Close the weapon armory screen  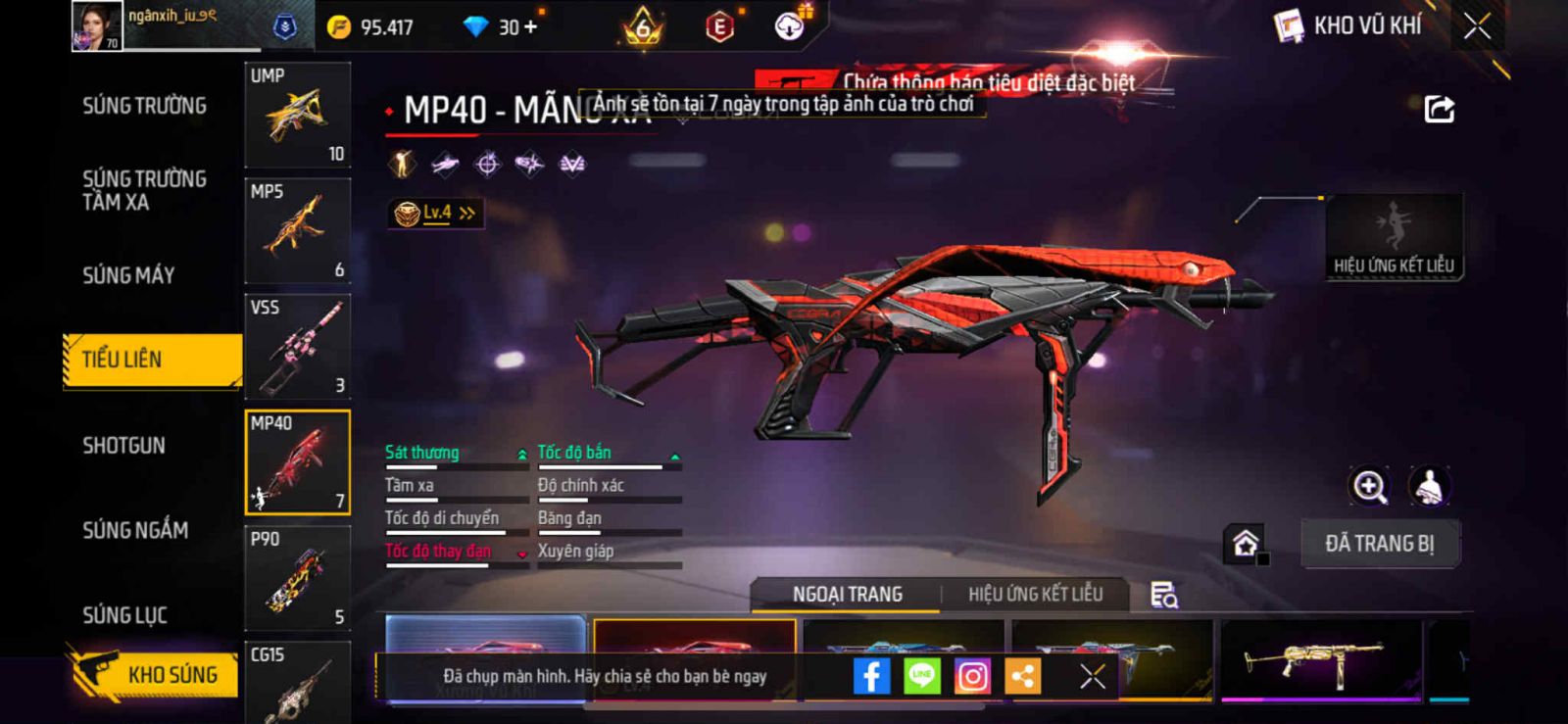[1477, 26]
